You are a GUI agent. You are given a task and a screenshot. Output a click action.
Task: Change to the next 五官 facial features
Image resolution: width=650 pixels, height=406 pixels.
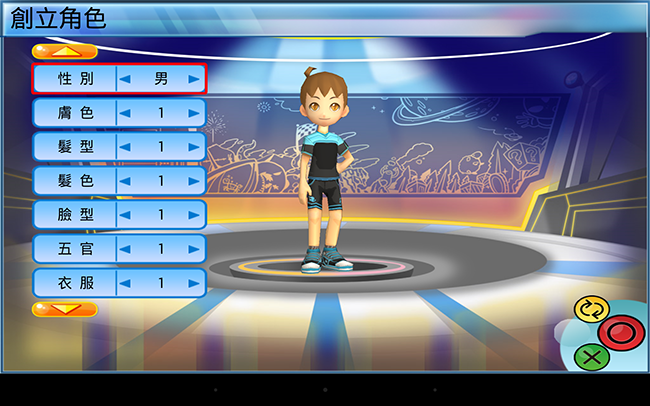click(x=194, y=249)
